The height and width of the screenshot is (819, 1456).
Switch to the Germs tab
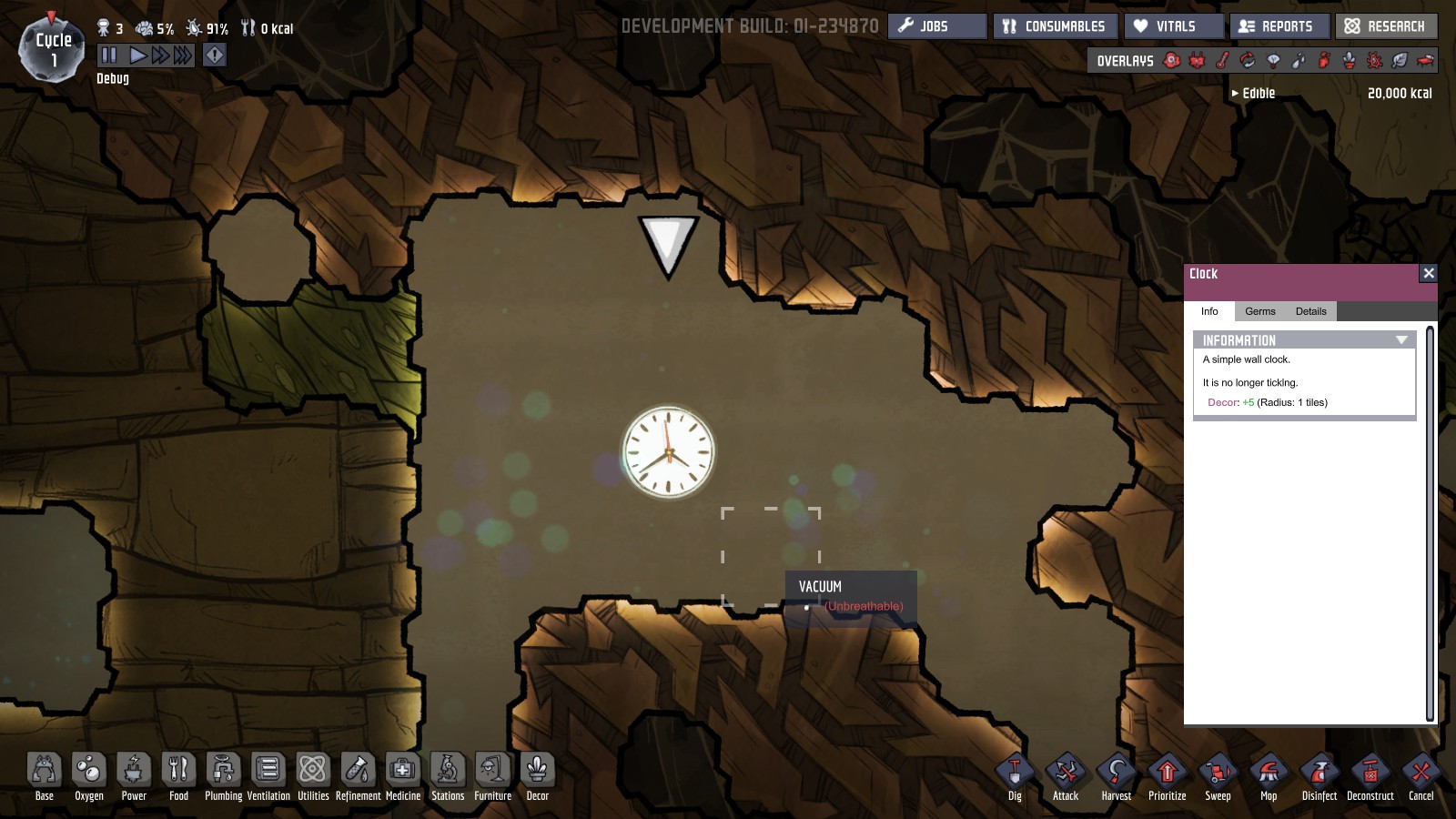pyautogui.click(x=1259, y=311)
